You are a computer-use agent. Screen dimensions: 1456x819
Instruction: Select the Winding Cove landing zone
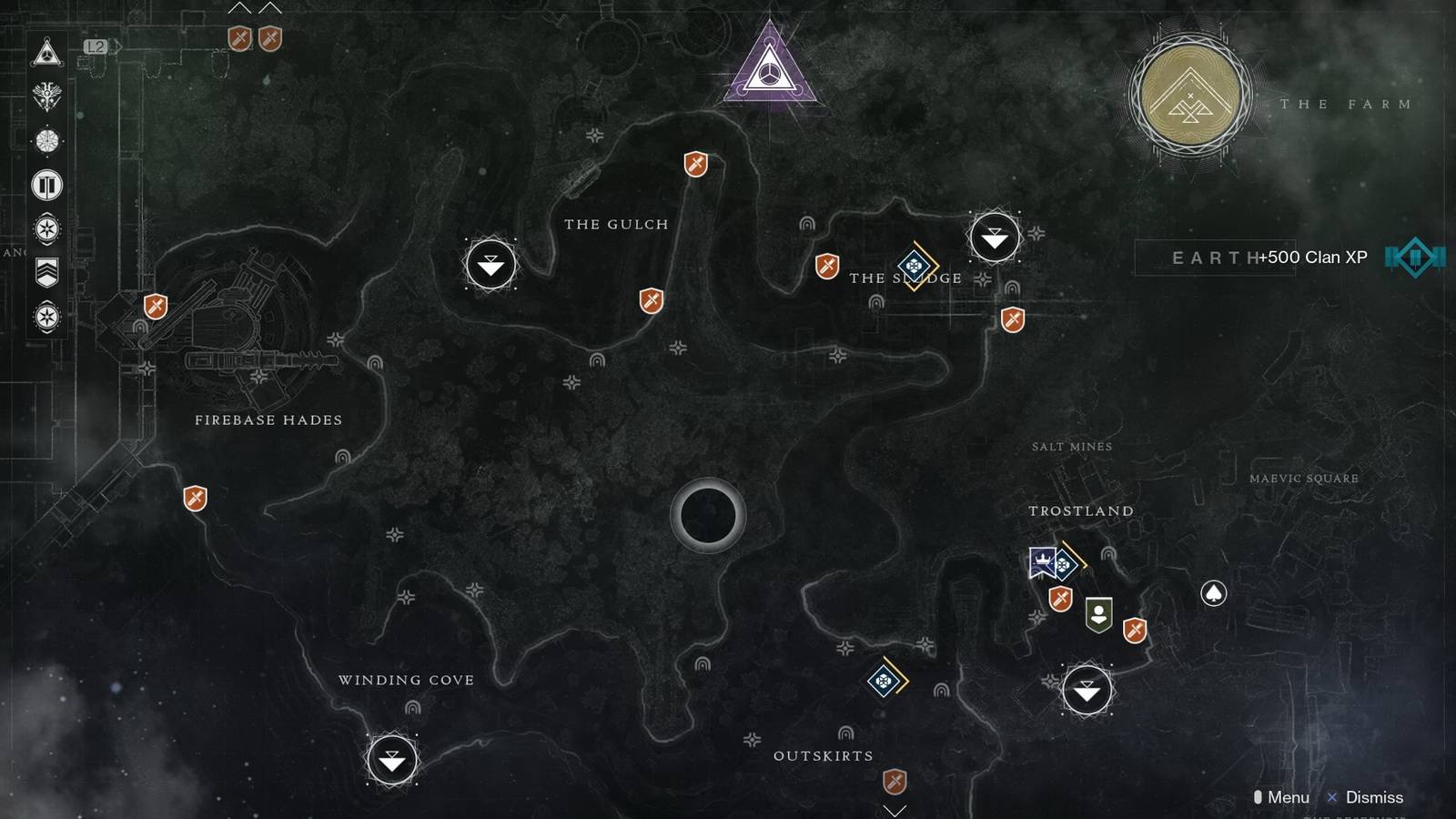point(392,760)
